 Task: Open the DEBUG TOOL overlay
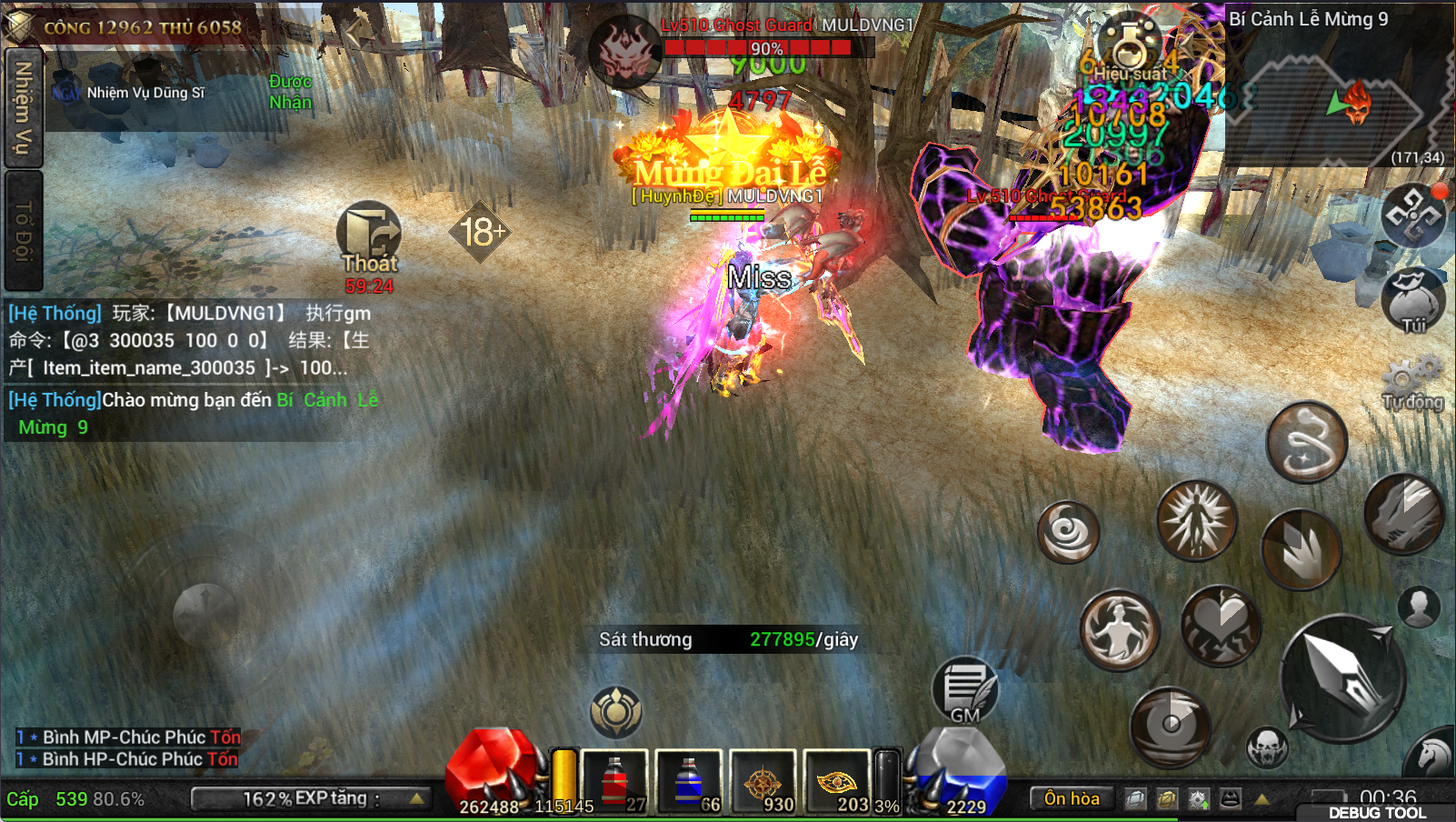pos(1377,812)
